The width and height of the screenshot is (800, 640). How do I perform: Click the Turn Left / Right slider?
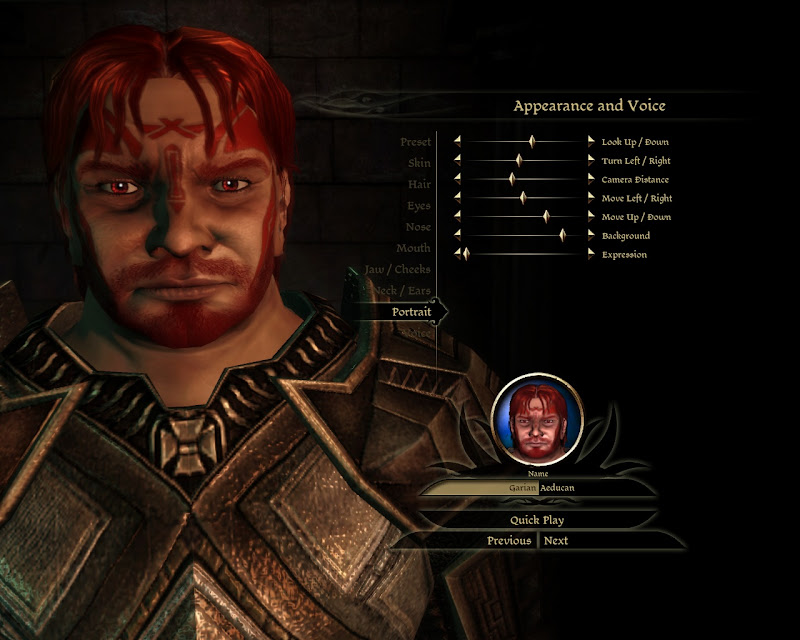[x=519, y=160]
